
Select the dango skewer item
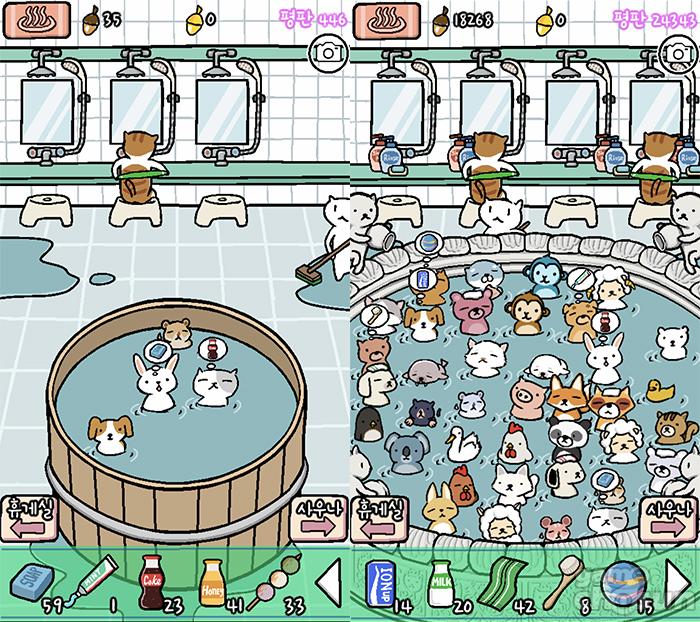[267, 582]
